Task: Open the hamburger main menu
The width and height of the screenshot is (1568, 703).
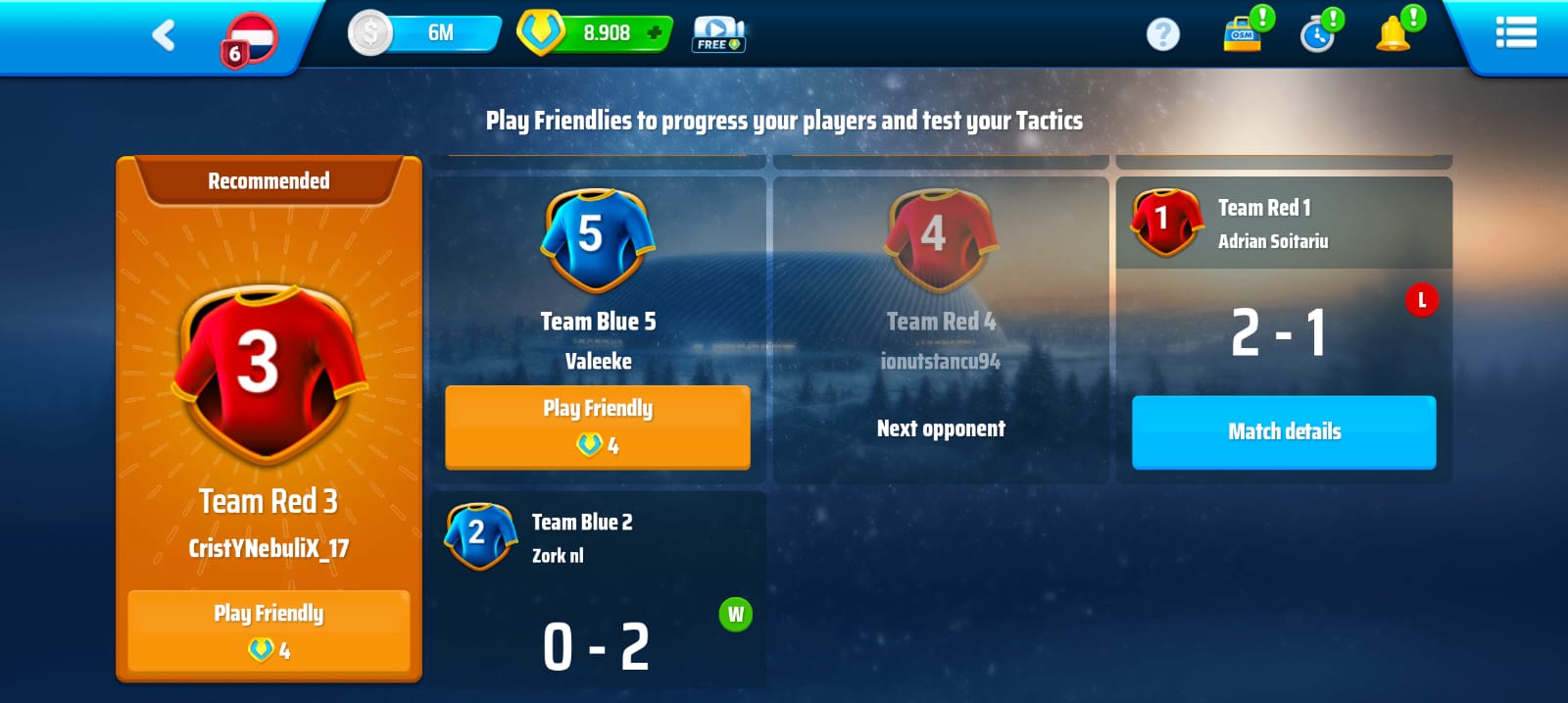Action: (x=1515, y=33)
